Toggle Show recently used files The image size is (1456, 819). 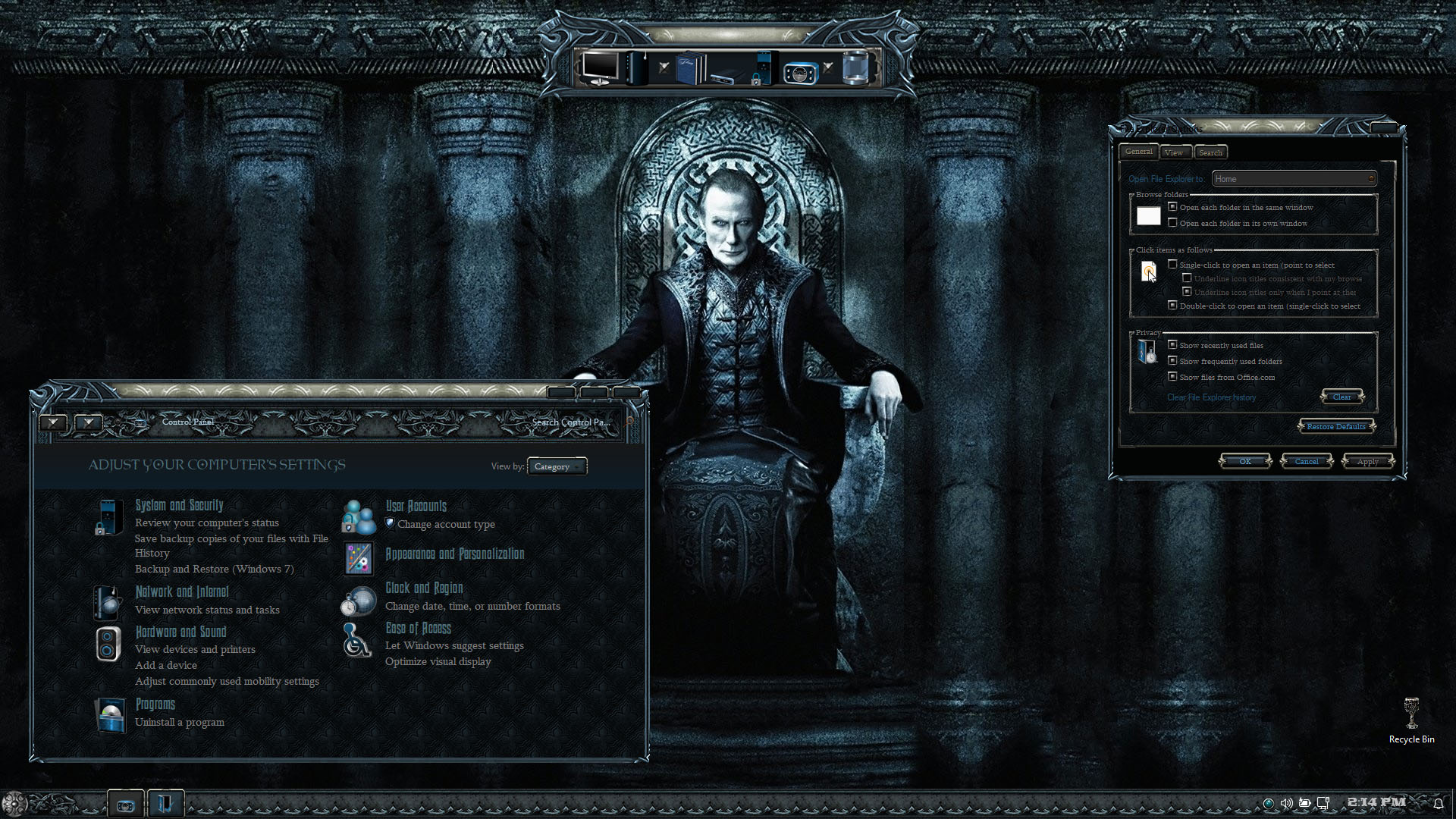tap(1173, 345)
